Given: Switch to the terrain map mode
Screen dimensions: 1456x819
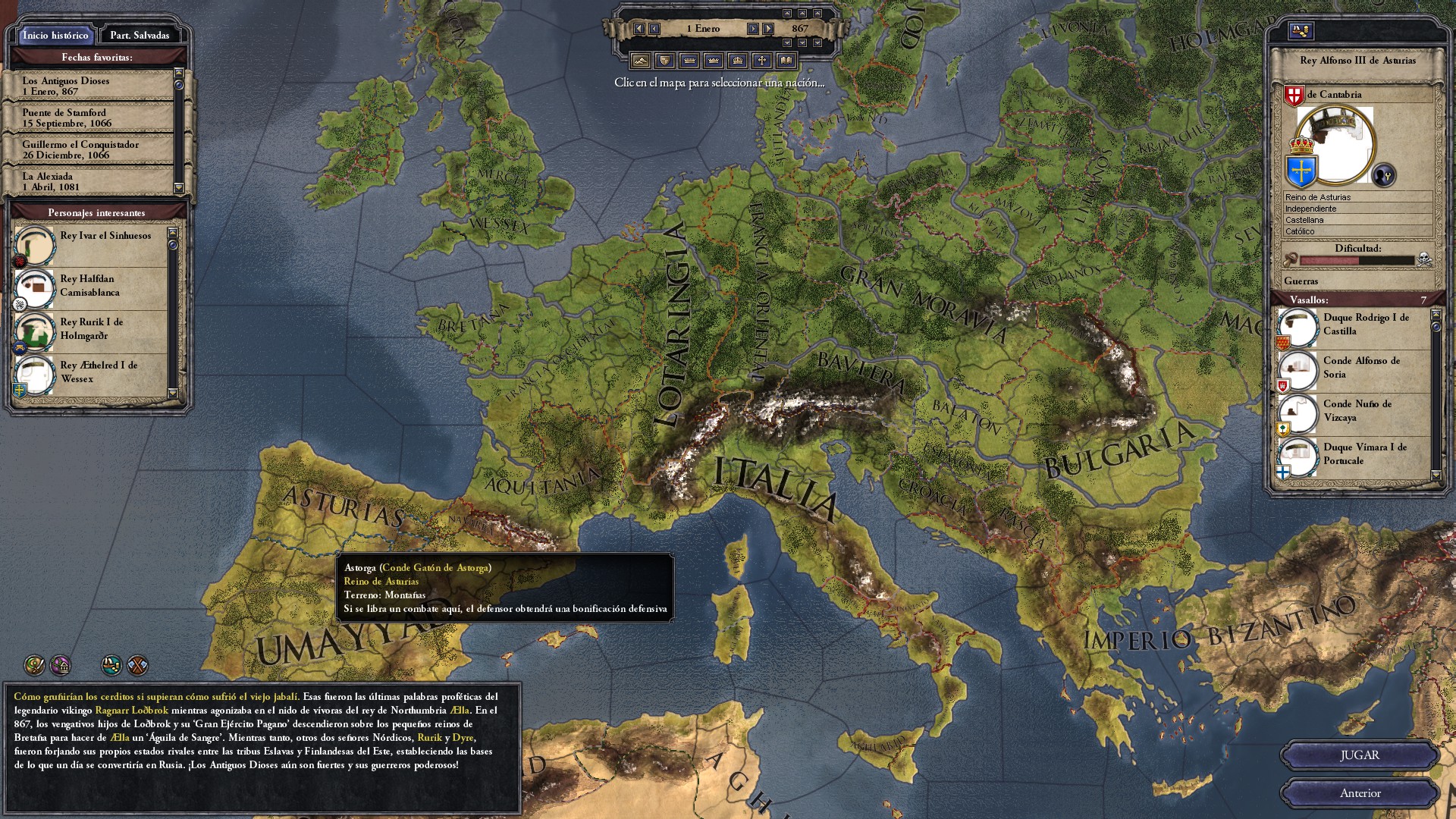Looking at the screenshot, I should (641, 61).
